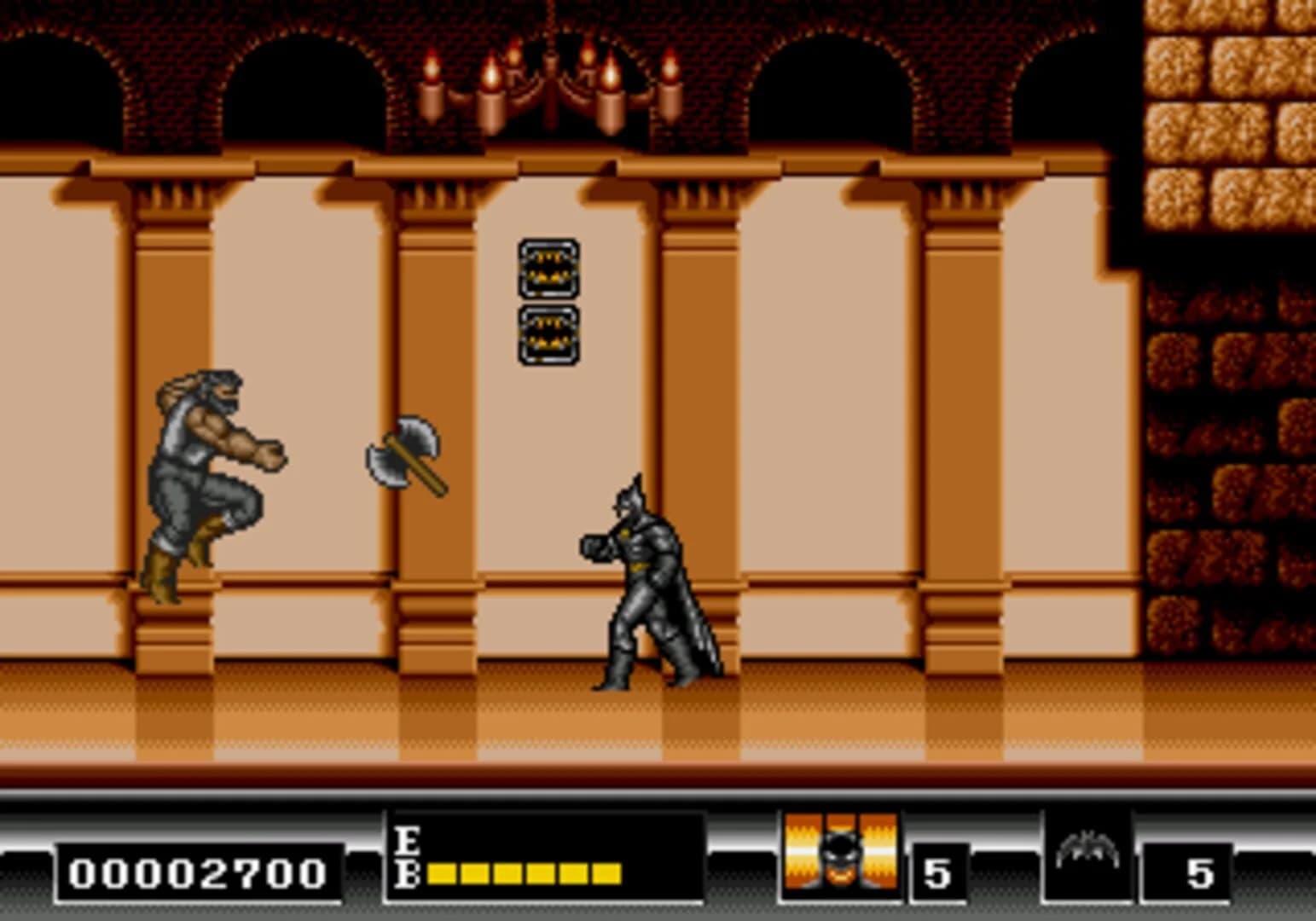The image size is (1316, 921).
Task: Toggle the rightmost yellow energy segment
Action: pos(607,872)
